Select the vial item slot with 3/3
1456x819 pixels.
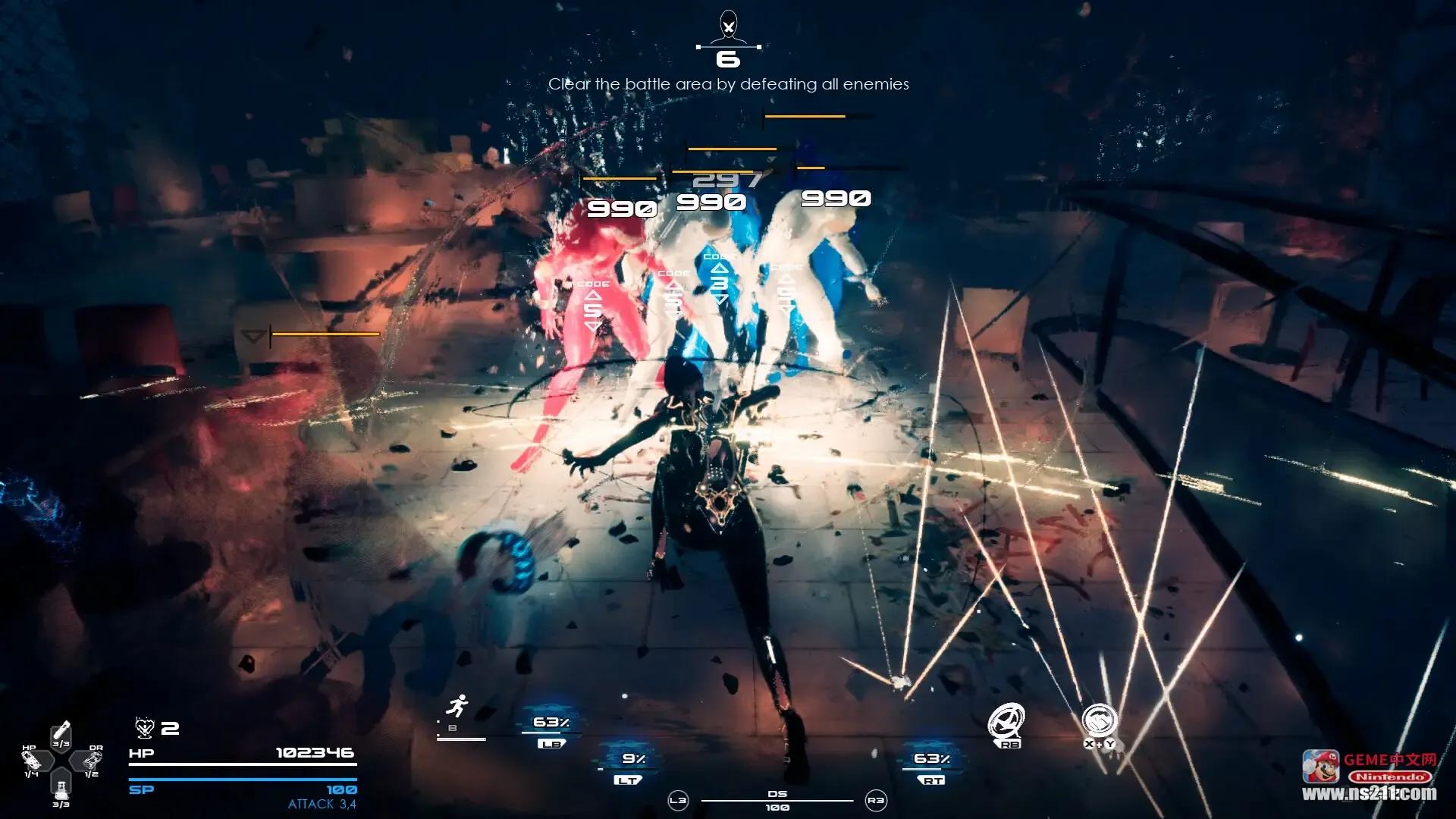[x=61, y=734]
